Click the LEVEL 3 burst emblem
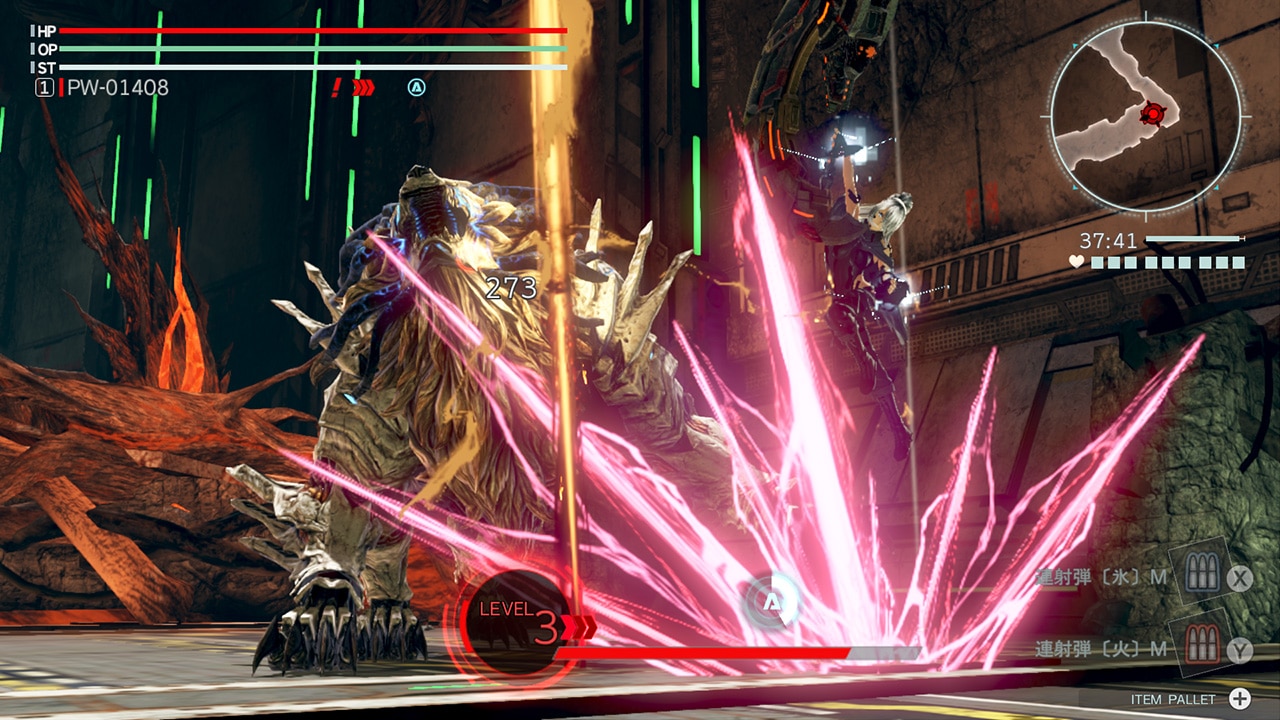Screen dimensions: 1280x720 (x=518, y=624)
